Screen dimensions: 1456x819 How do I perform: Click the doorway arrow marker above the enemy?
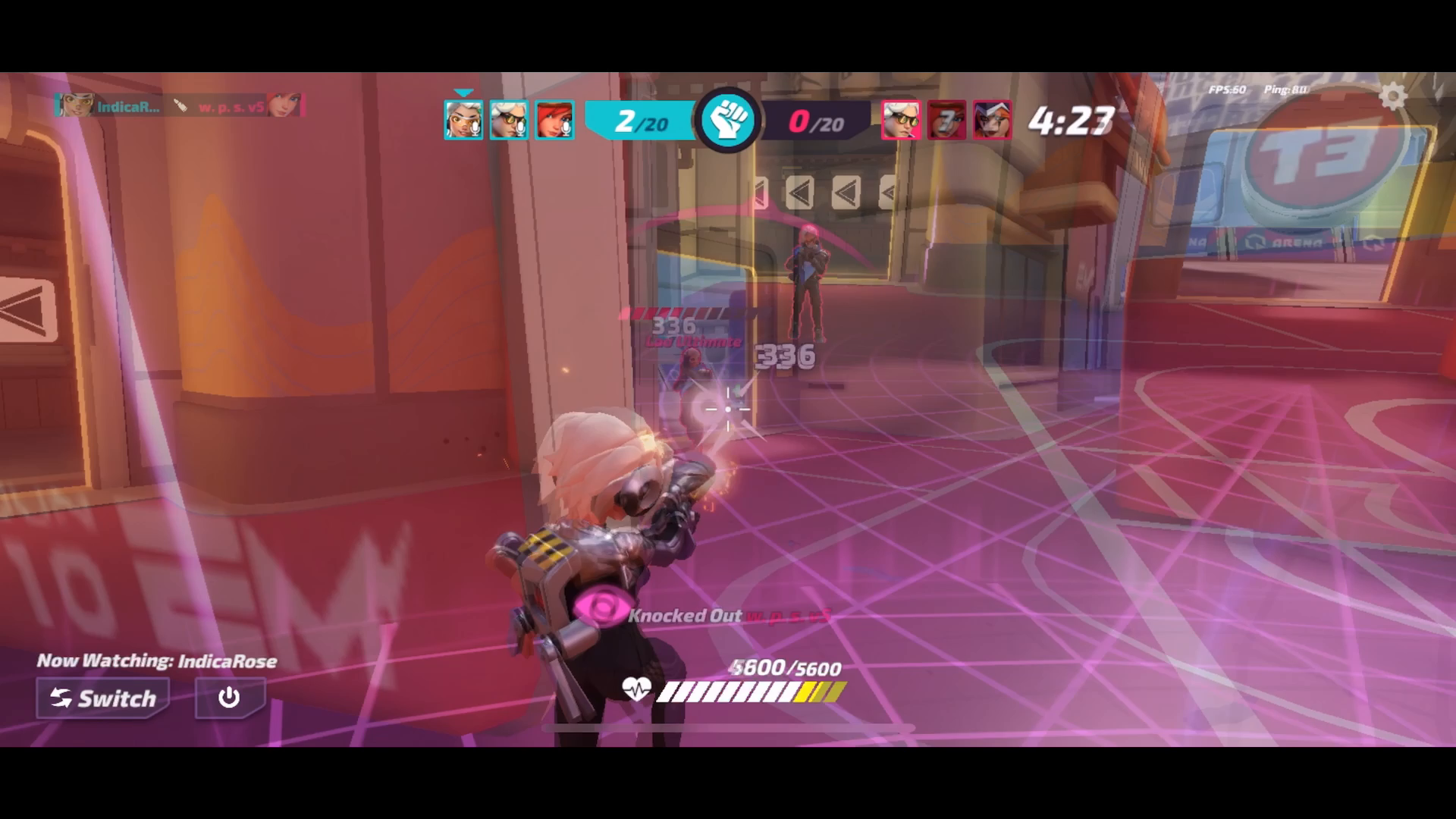coord(802,193)
